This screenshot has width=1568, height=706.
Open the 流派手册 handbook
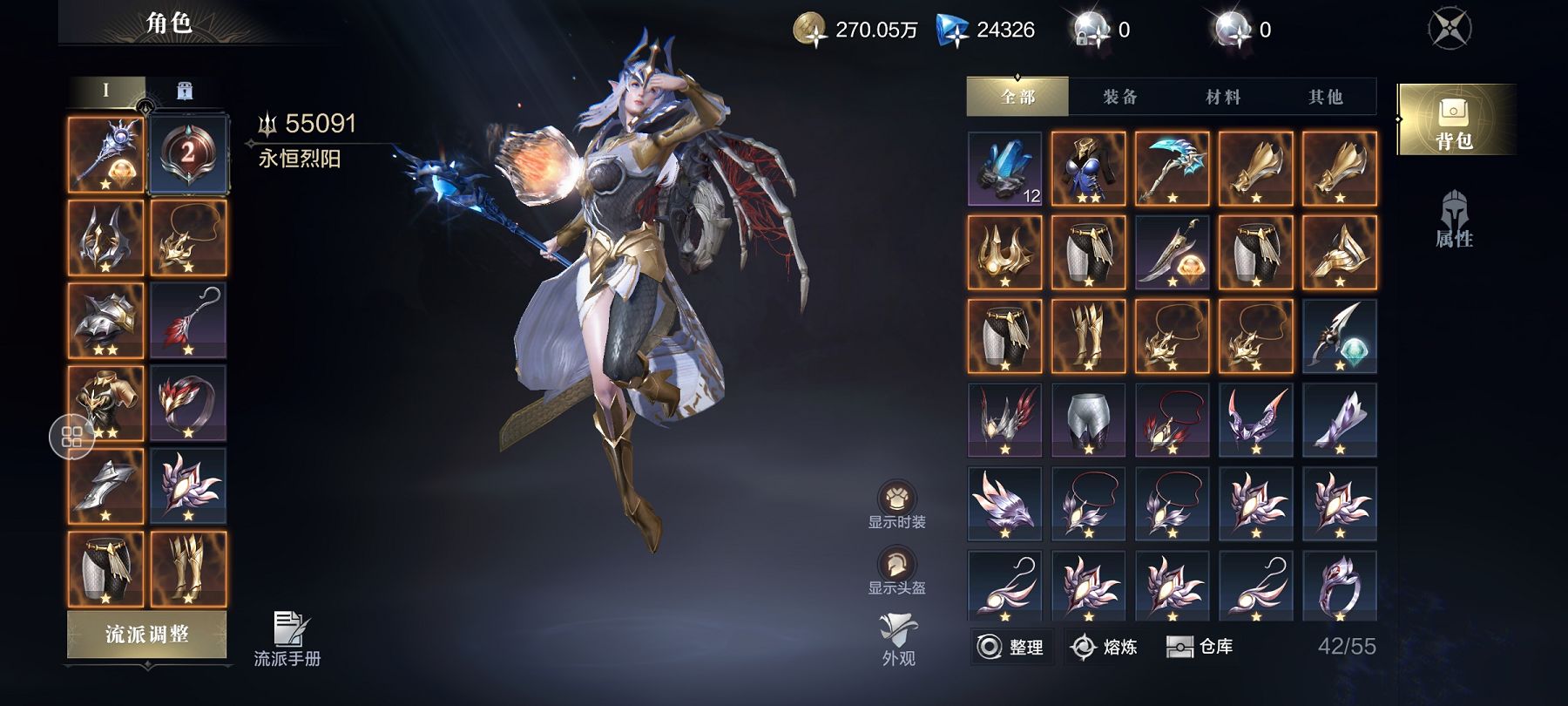point(287,639)
